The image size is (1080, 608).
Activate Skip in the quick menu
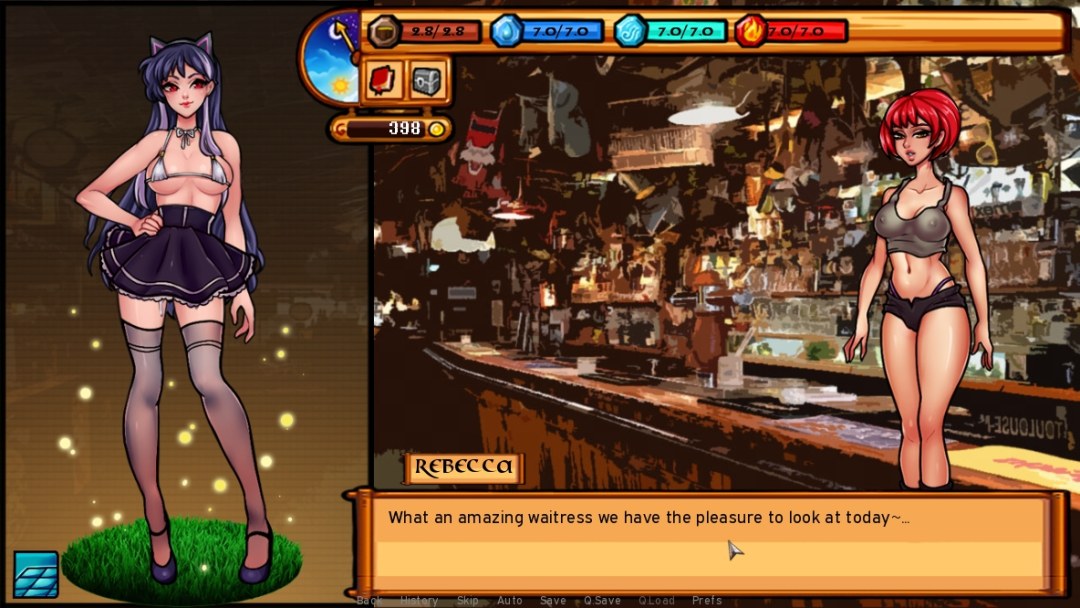[x=468, y=601]
